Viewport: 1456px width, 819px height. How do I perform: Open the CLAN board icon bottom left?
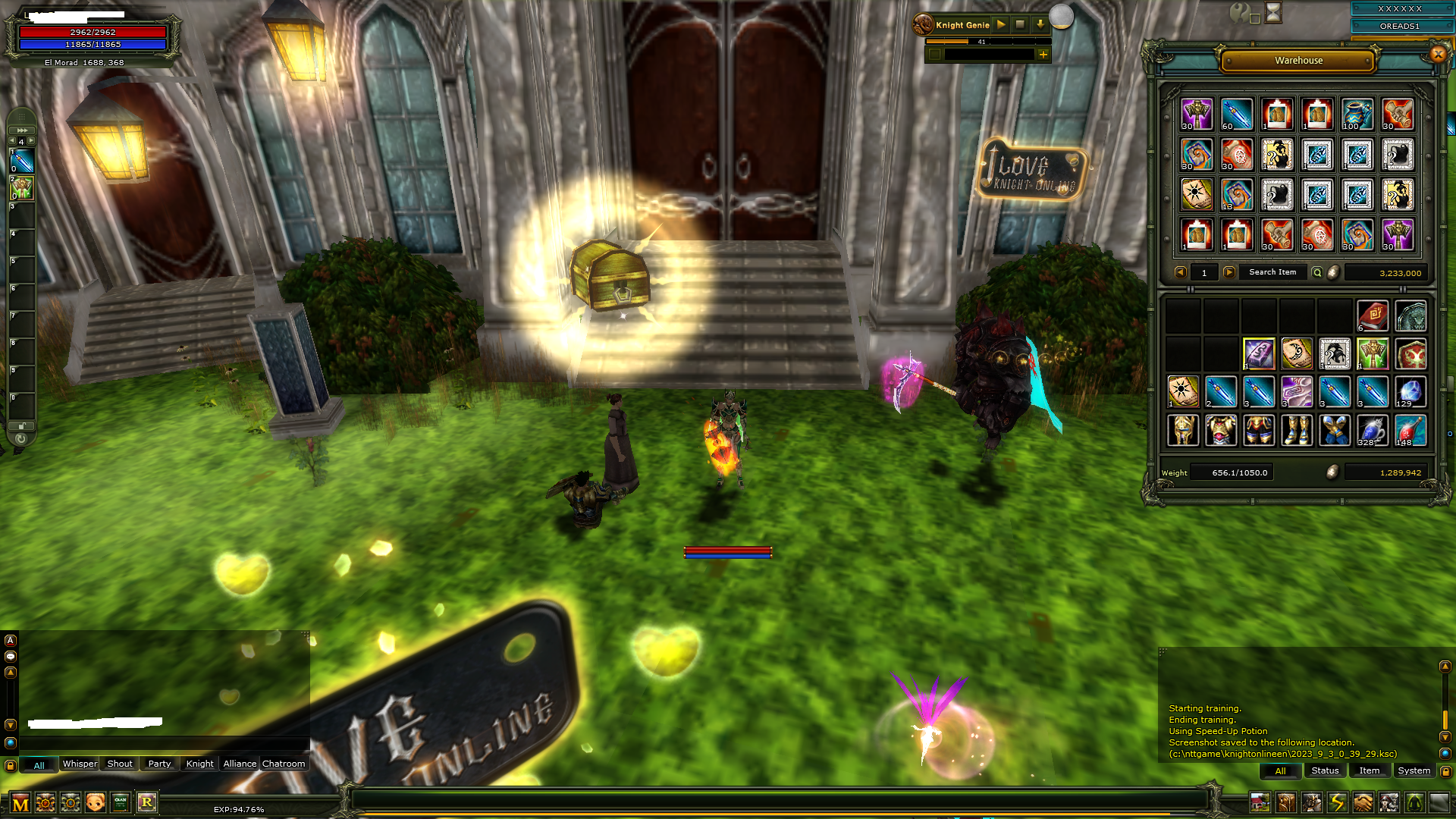(x=121, y=802)
